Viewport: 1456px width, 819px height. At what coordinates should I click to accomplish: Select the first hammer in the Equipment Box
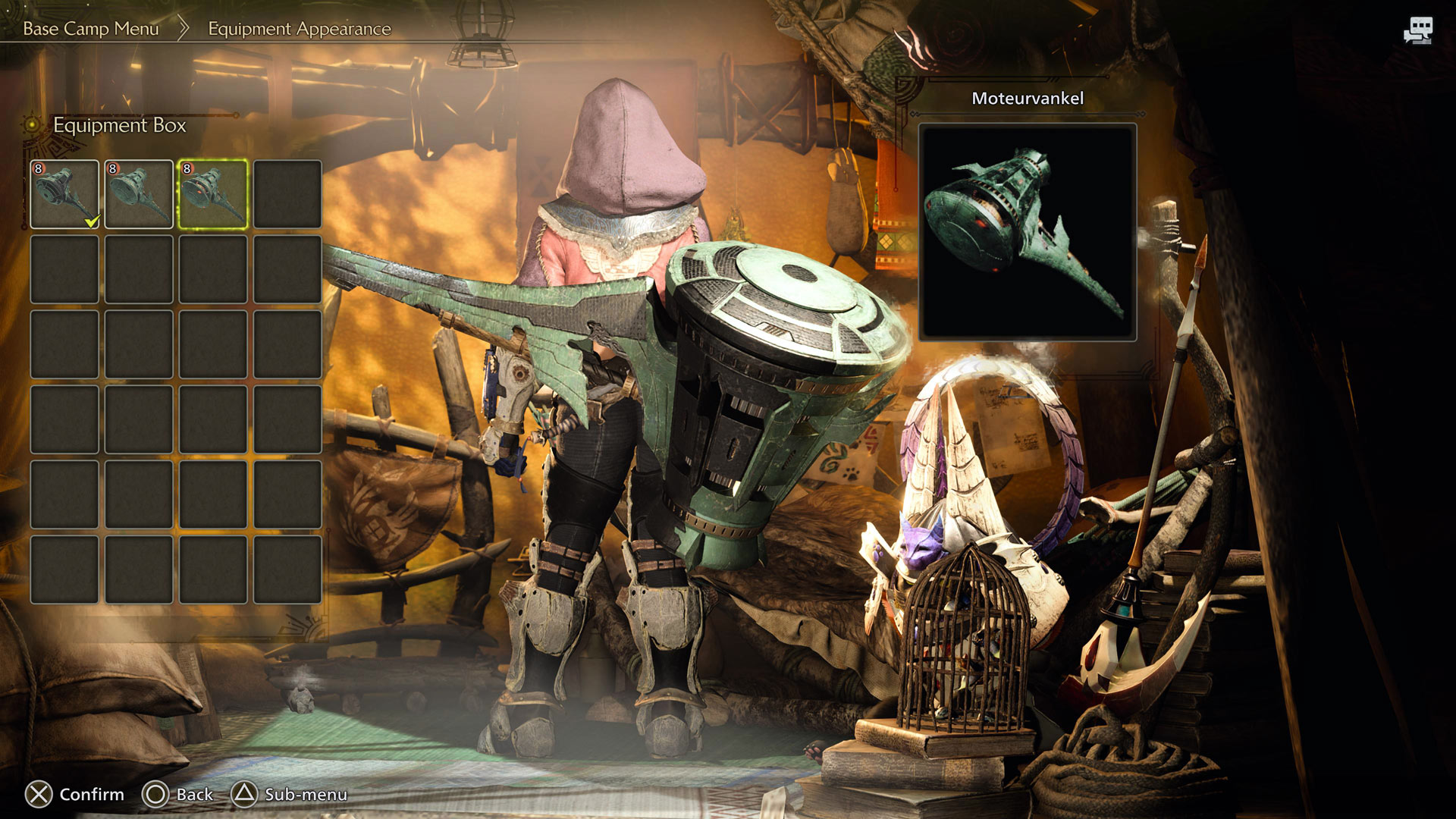pos(64,193)
